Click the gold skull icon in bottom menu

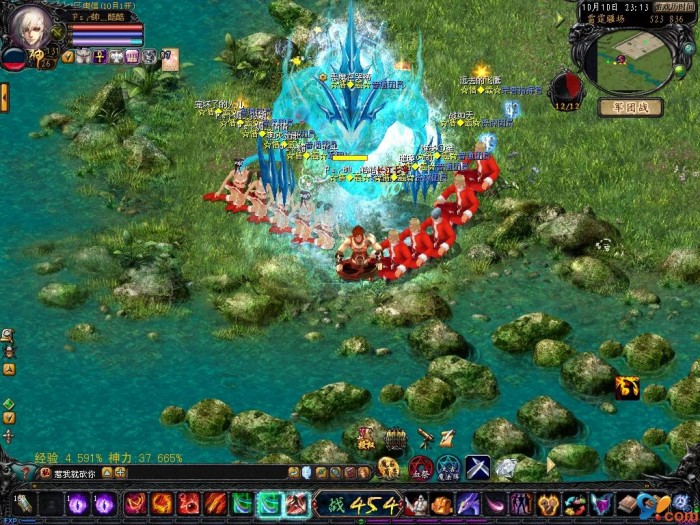point(548,504)
